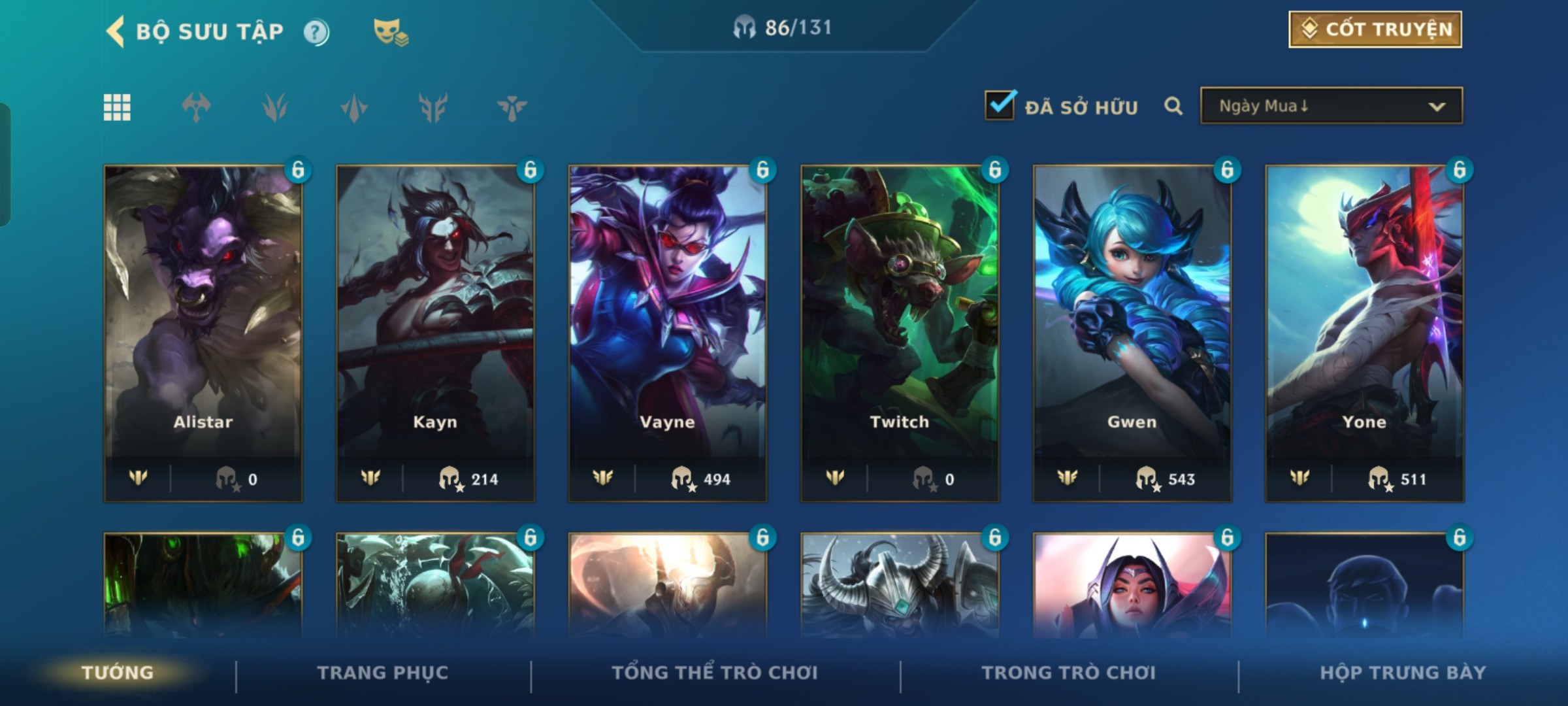Open the Ngày Mua sort dropdown
The height and width of the screenshot is (706, 1568).
pos(1331,106)
